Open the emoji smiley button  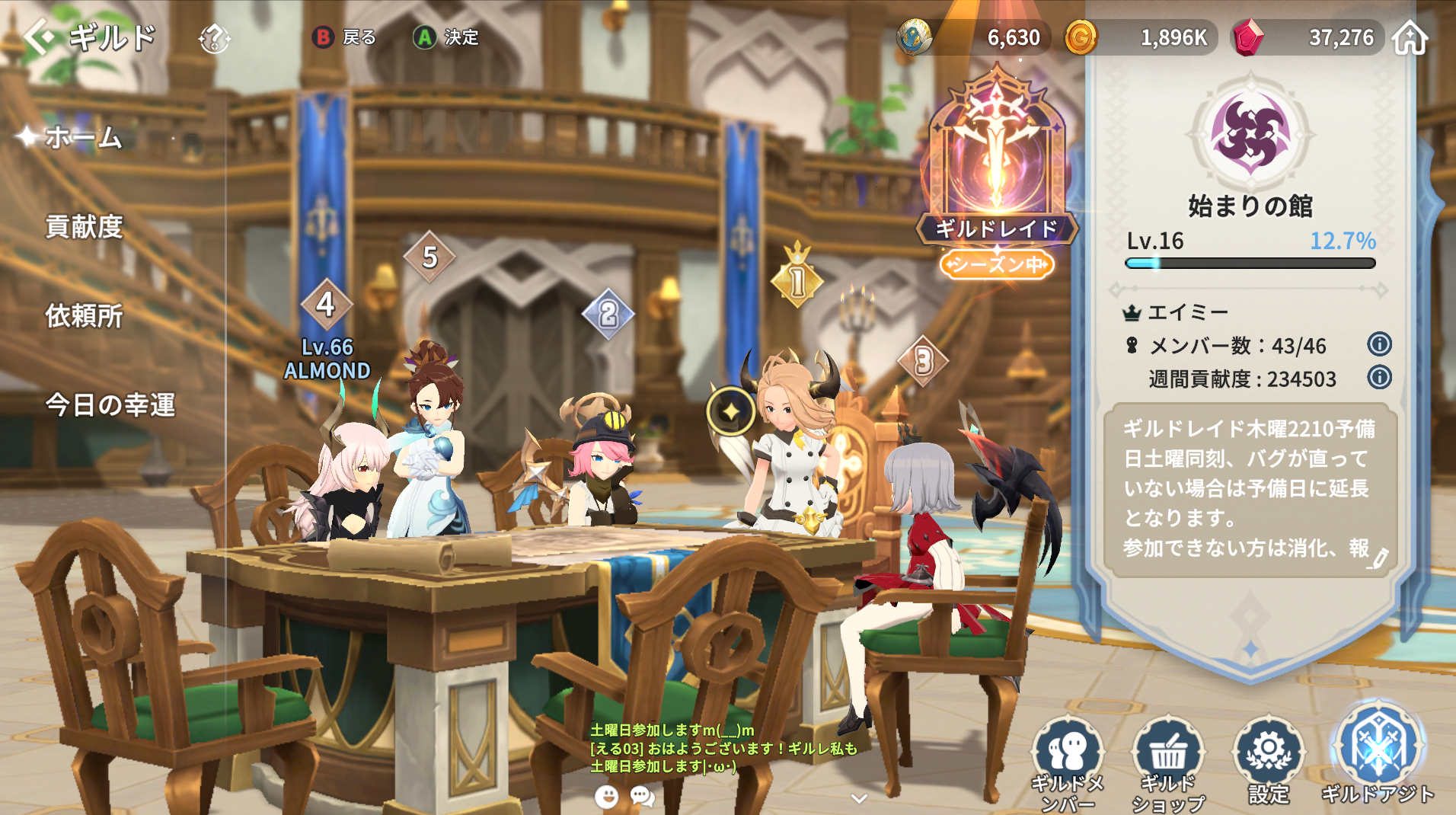606,797
